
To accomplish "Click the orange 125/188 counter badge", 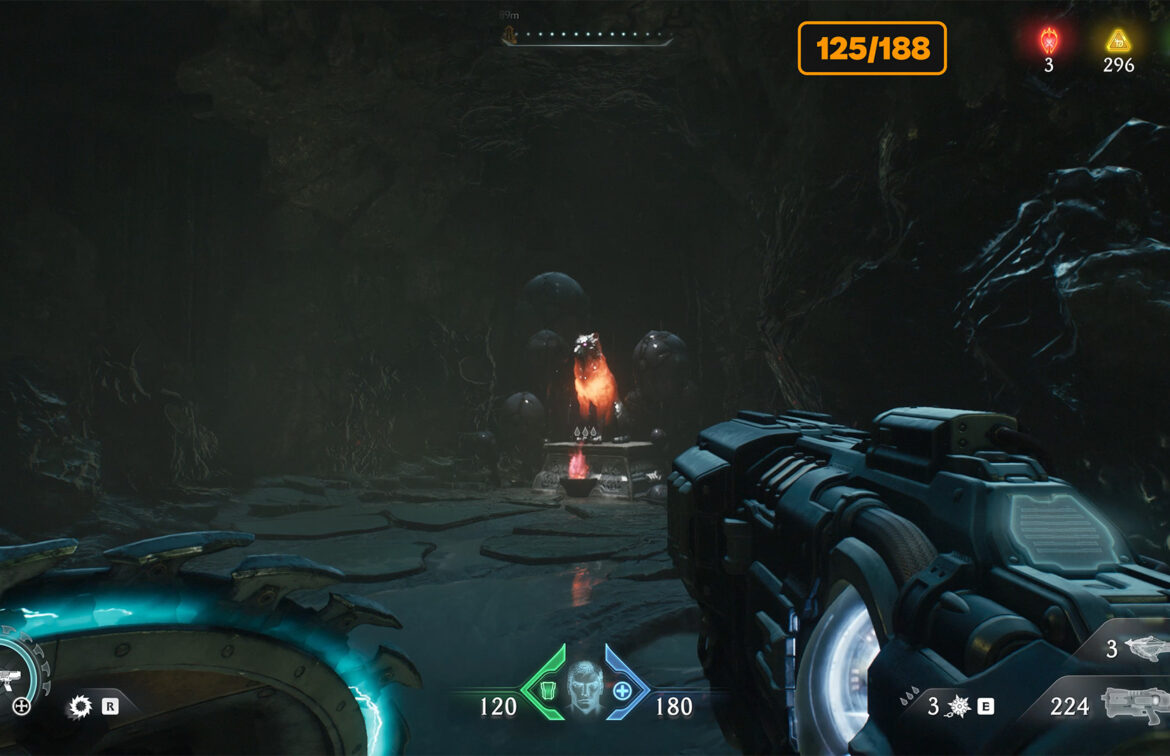I will tap(872, 48).
